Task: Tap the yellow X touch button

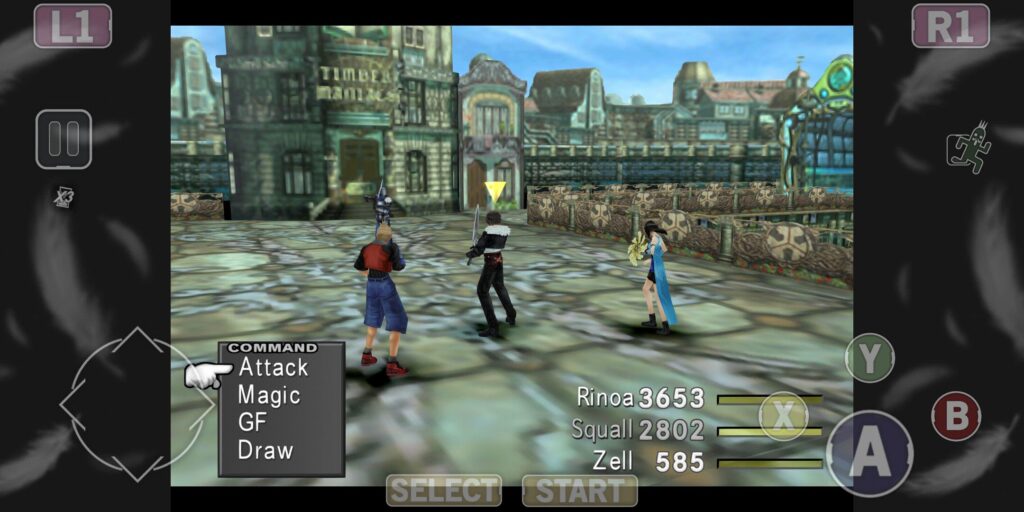Action: coord(783,416)
